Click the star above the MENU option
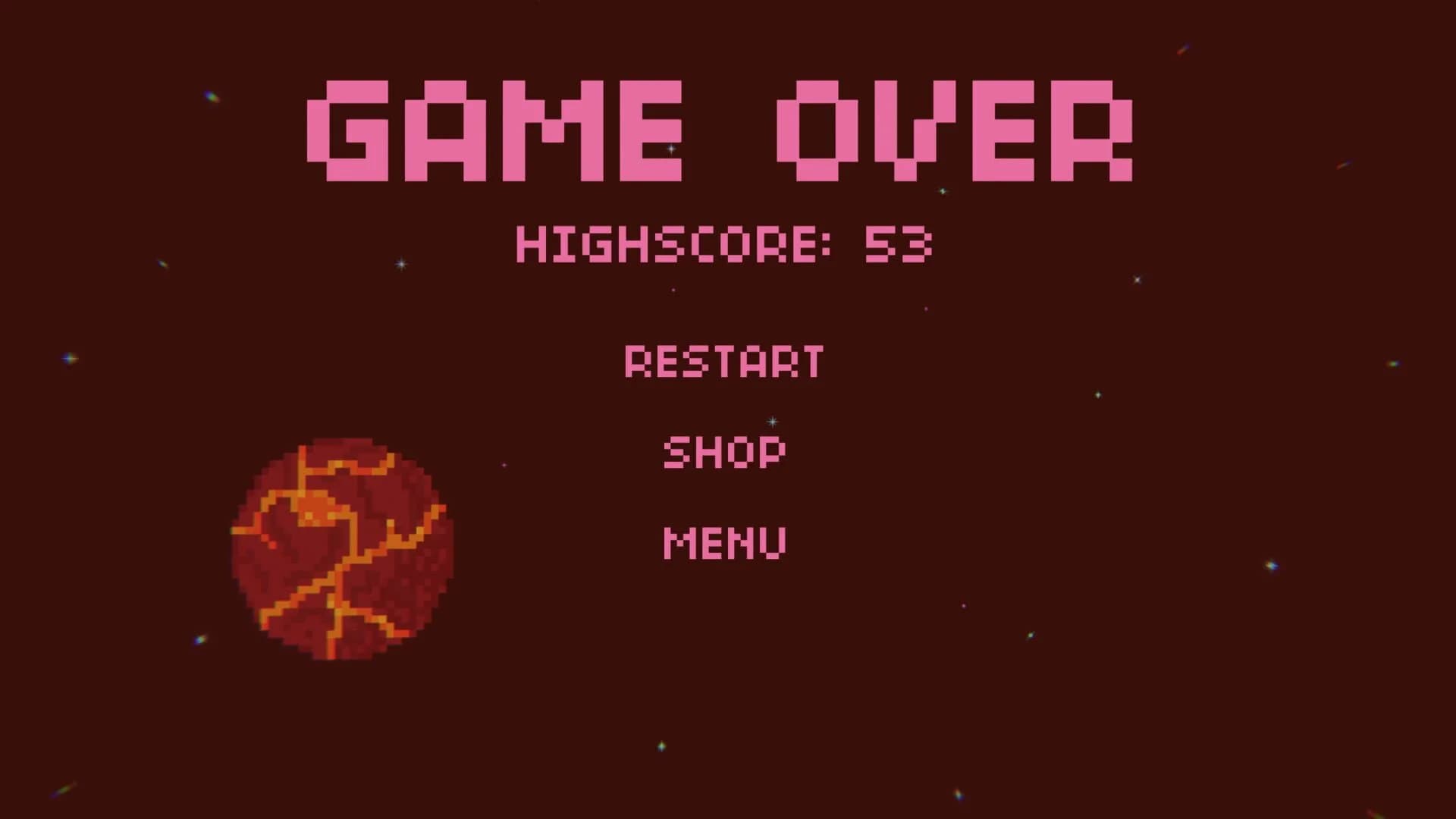Image resolution: width=1456 pixels, height=819 pixels. 771,422
